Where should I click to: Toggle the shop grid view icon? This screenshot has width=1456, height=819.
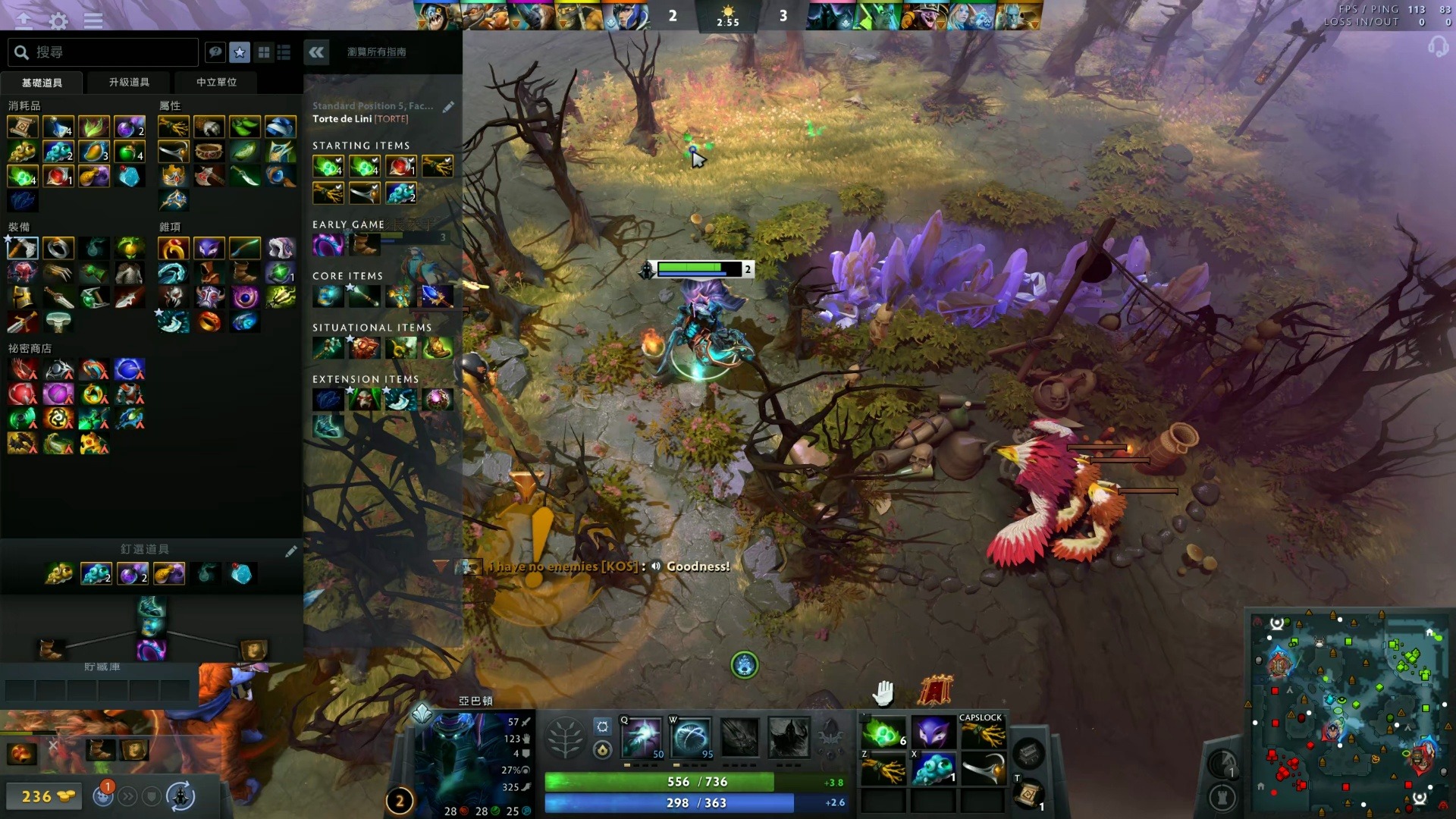264,52
